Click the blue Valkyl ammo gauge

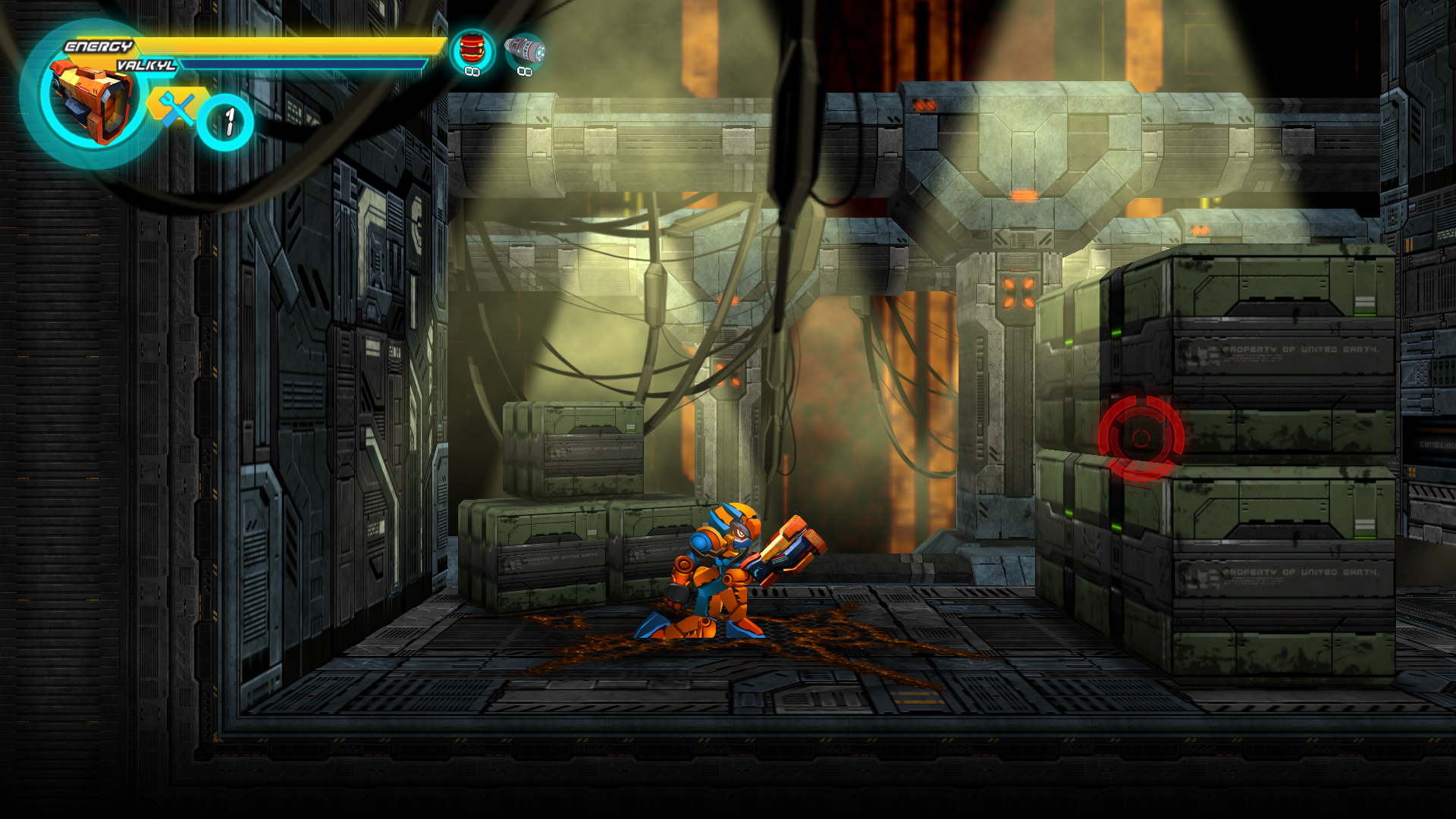(303, 65)
